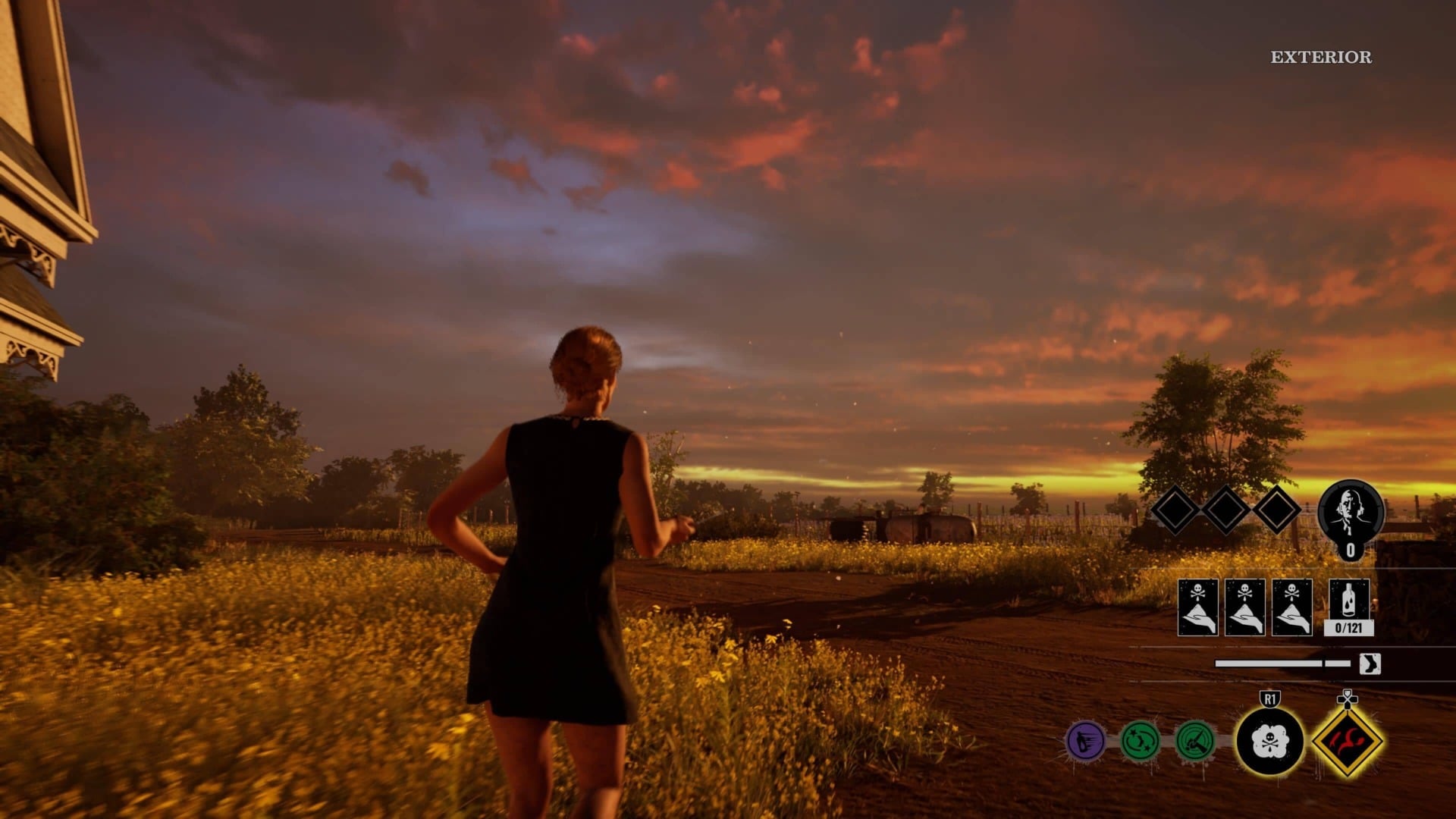The height and width of the screenshot is (819, 1456).
Task: Click the first poison powder dose icon
Action: click(x=1197, y=606)
